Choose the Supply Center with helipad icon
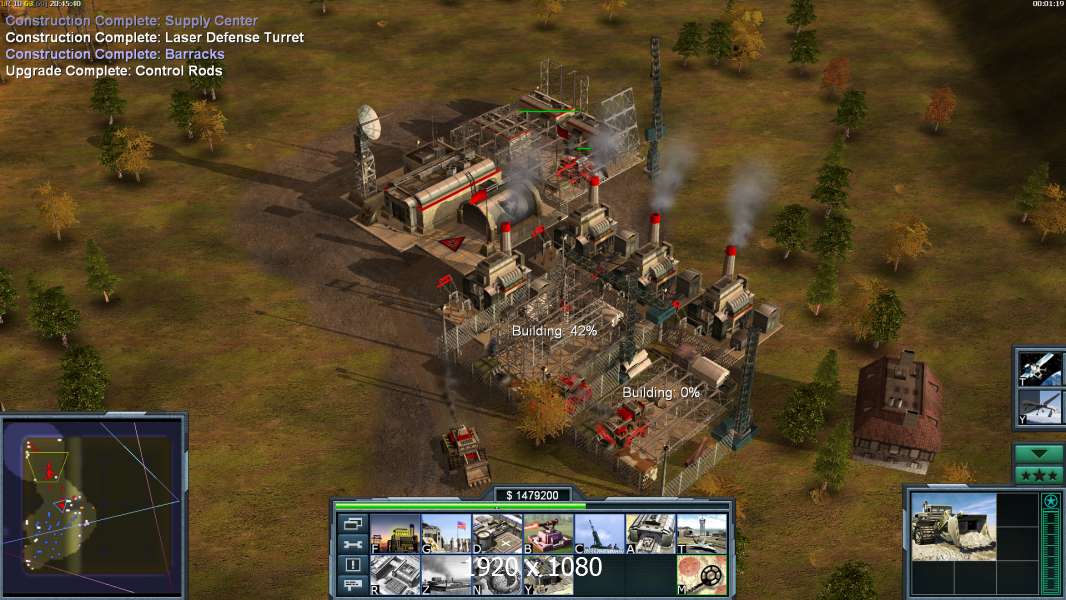The height and width of the screenshot is (600, 1066). tap(497, 534)
